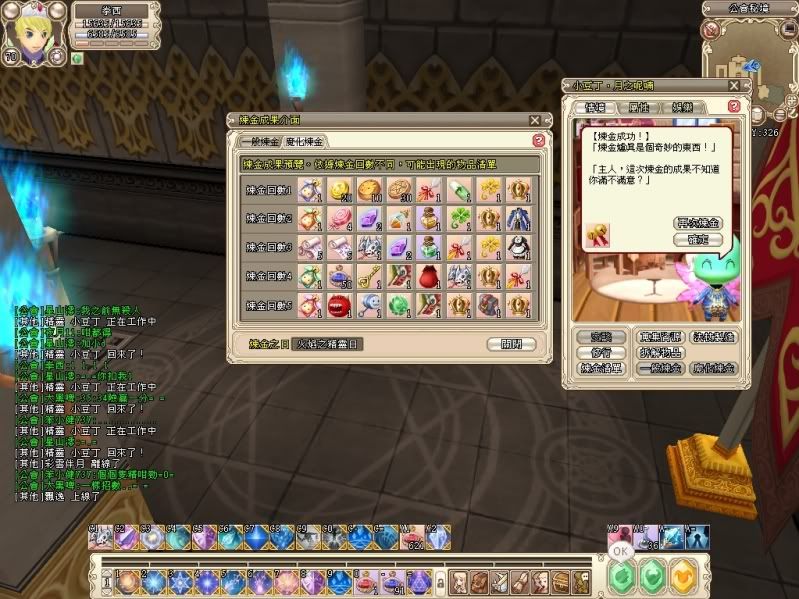The image size is (799, 599).
Task: Choose 再次煉金 to alchemize again
Action: point(698,222)
